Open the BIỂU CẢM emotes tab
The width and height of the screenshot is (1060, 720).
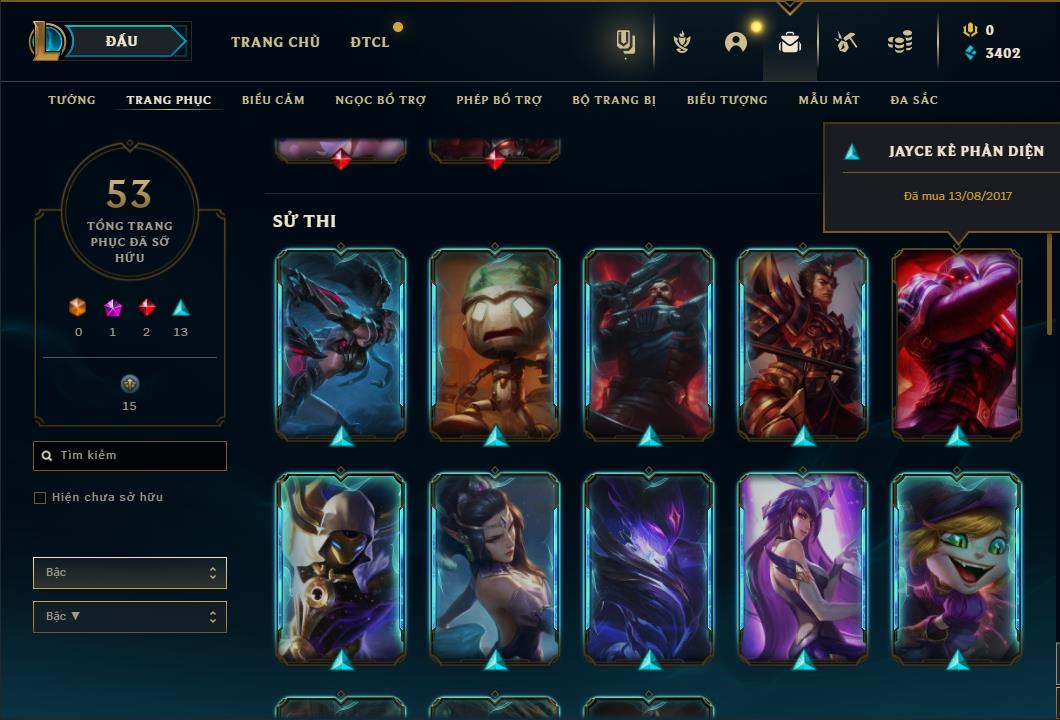(x=273, y=100)
